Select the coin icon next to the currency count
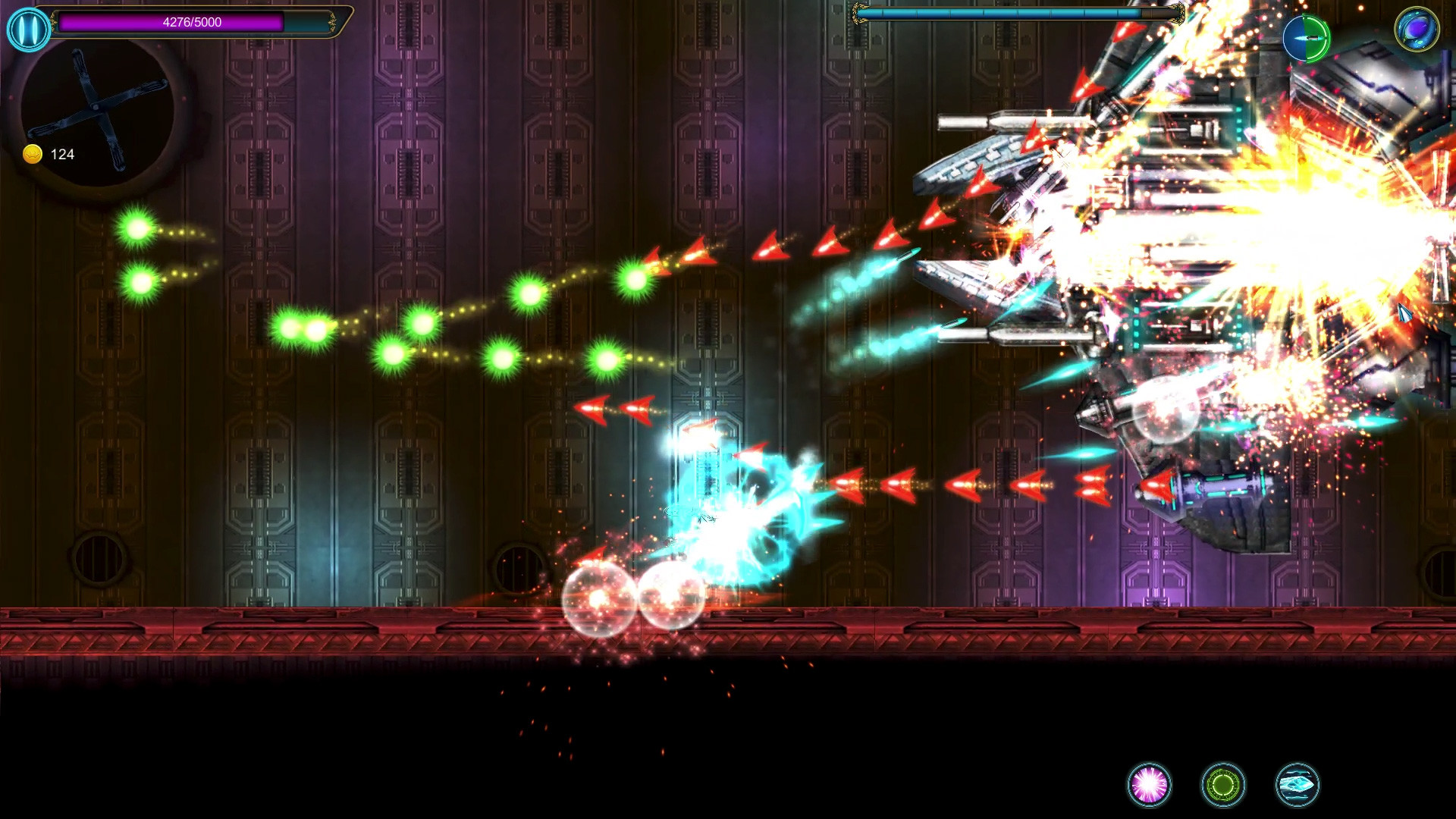Viewport: 1456px width, 819px height. (x=32, y=154)
